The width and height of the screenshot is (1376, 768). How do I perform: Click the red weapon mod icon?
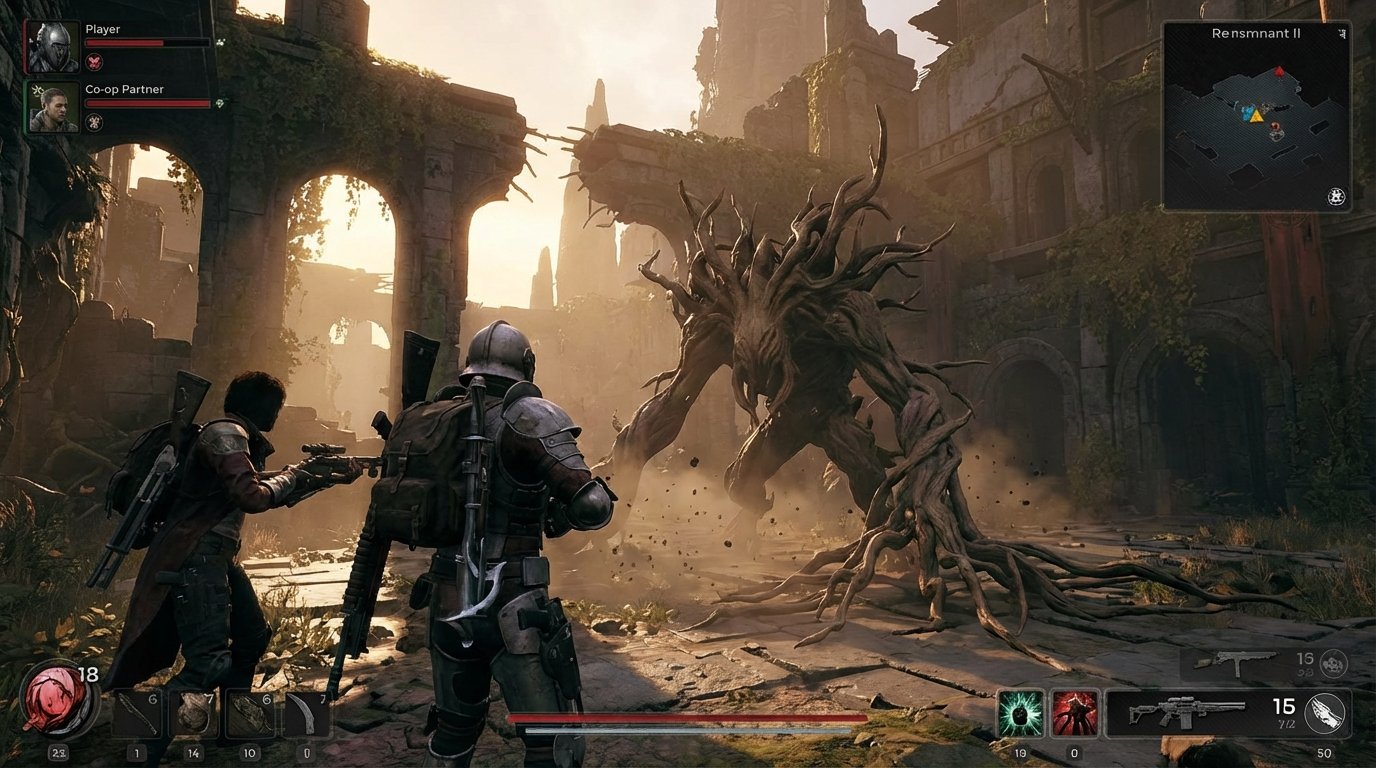tap(1076, 712)
